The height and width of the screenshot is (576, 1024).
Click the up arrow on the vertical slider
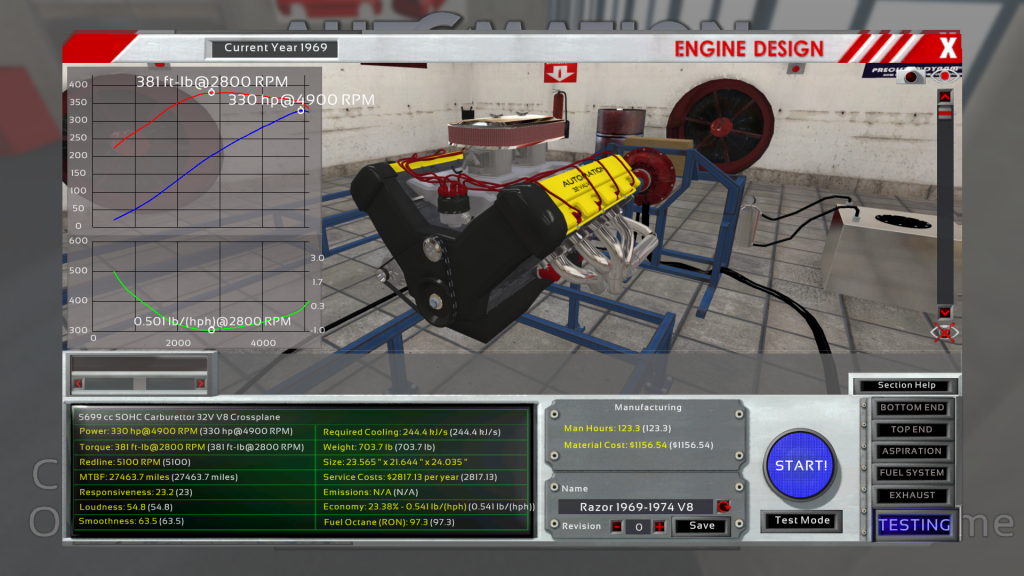(944, 96)
